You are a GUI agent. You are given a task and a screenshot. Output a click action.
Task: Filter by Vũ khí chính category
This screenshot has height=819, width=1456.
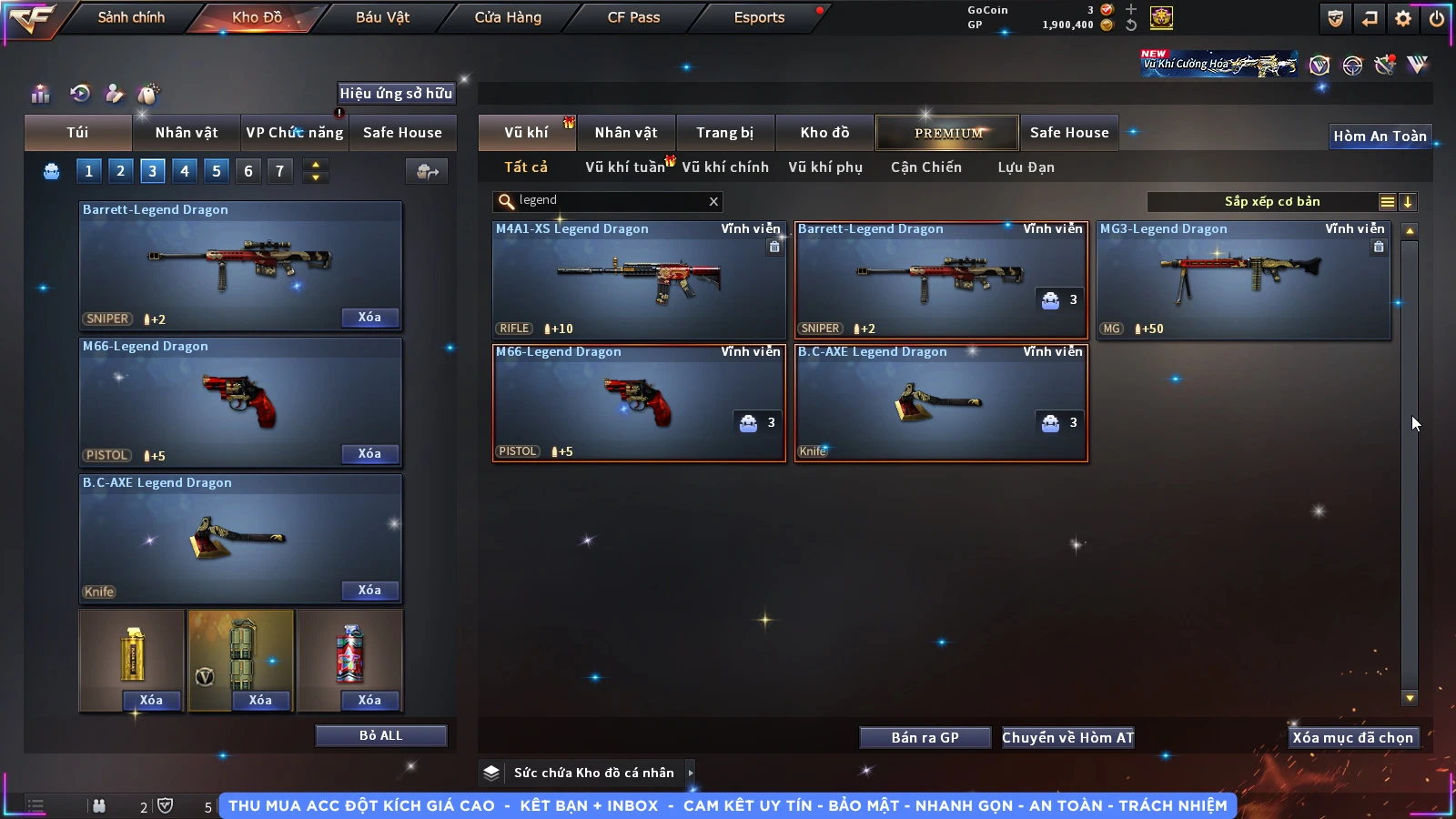click(x=725, y=167)
